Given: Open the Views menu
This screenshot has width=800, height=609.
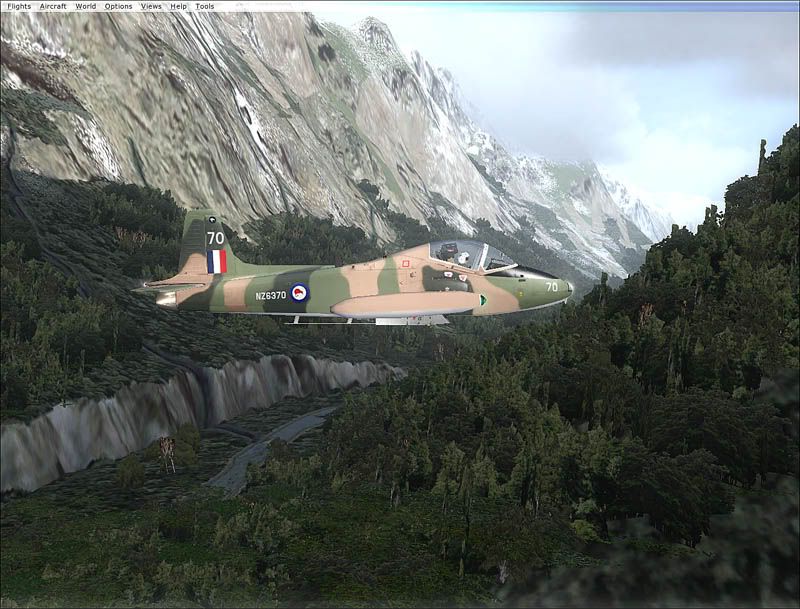Looking at the screenshot, I should tap(151, 6).
